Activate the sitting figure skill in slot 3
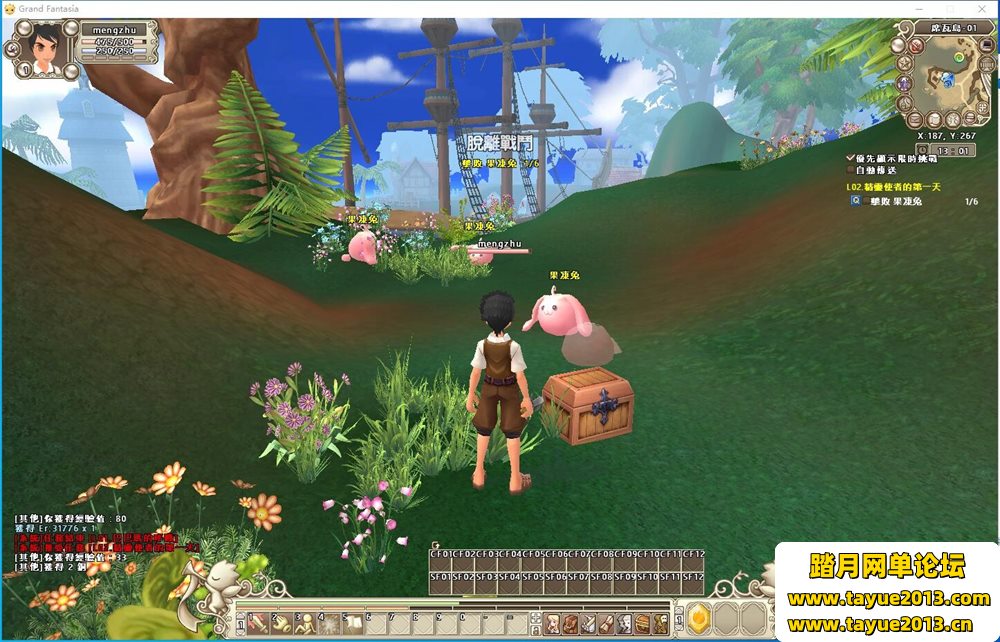Viewport: 1000px width, 642px height. [x=303, y=622]
